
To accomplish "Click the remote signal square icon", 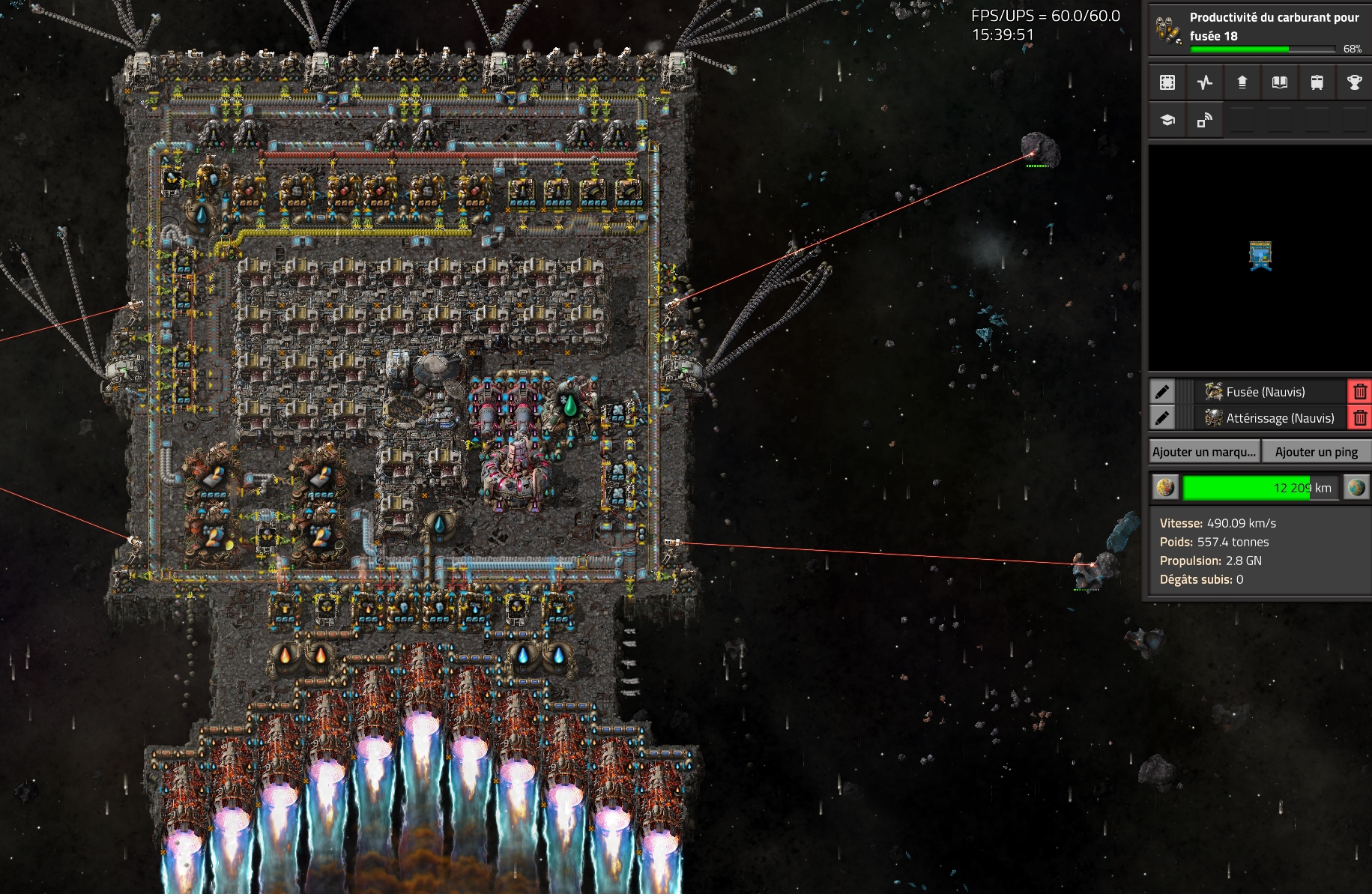I will [1205, 120].
